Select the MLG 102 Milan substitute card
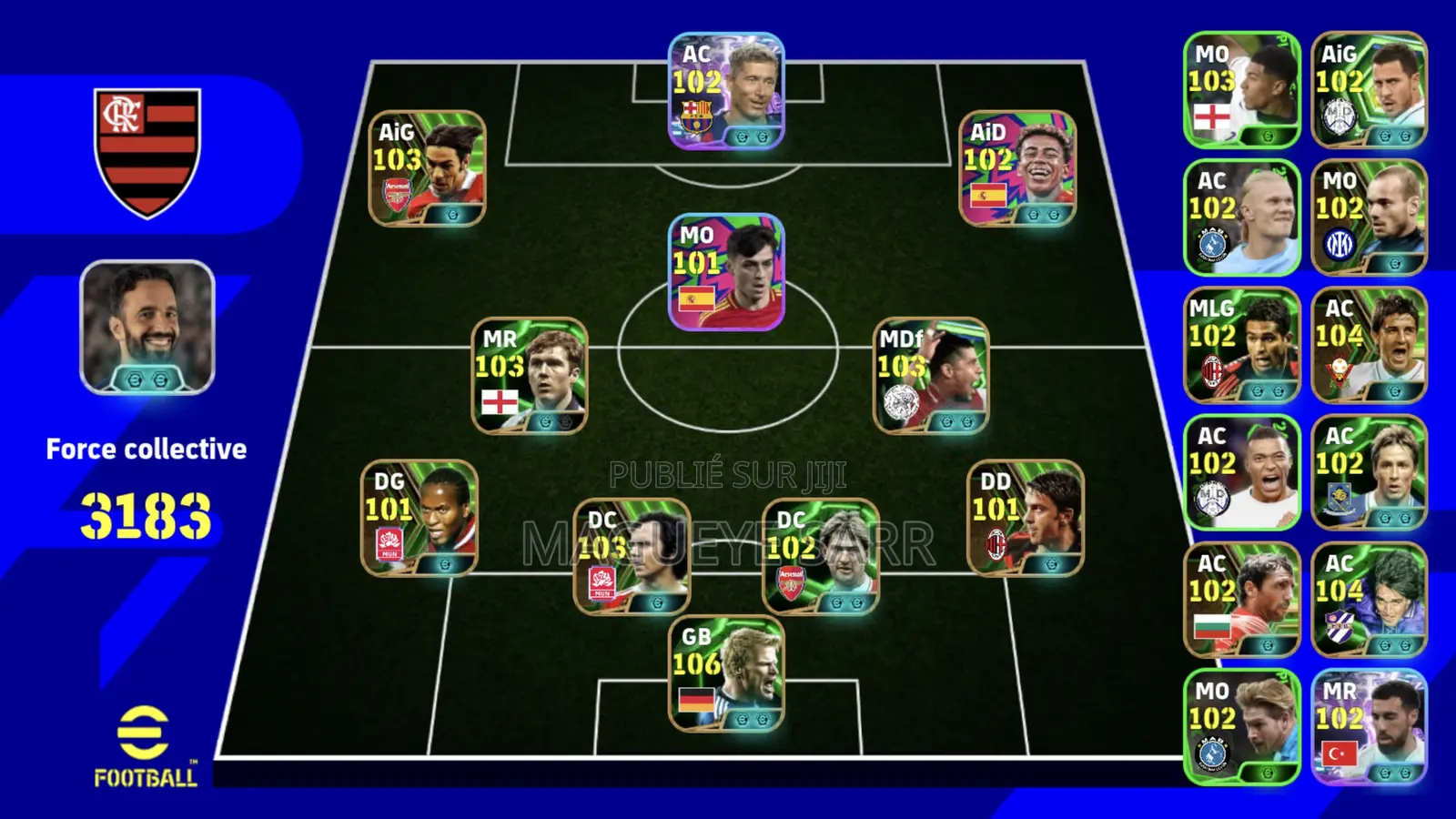 (1242, 345)
